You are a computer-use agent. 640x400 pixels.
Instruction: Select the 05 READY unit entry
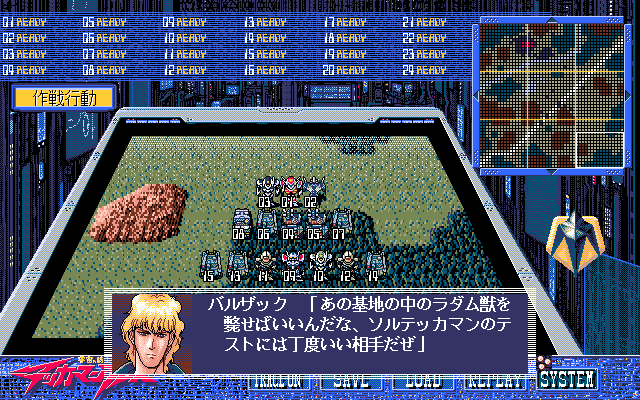(x=104, y=20)
